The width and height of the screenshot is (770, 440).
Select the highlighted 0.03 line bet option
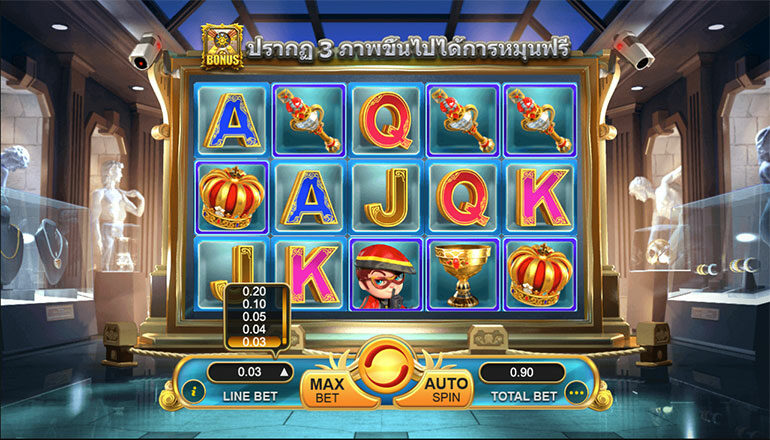pyautogui.click(x=254, y=342)
